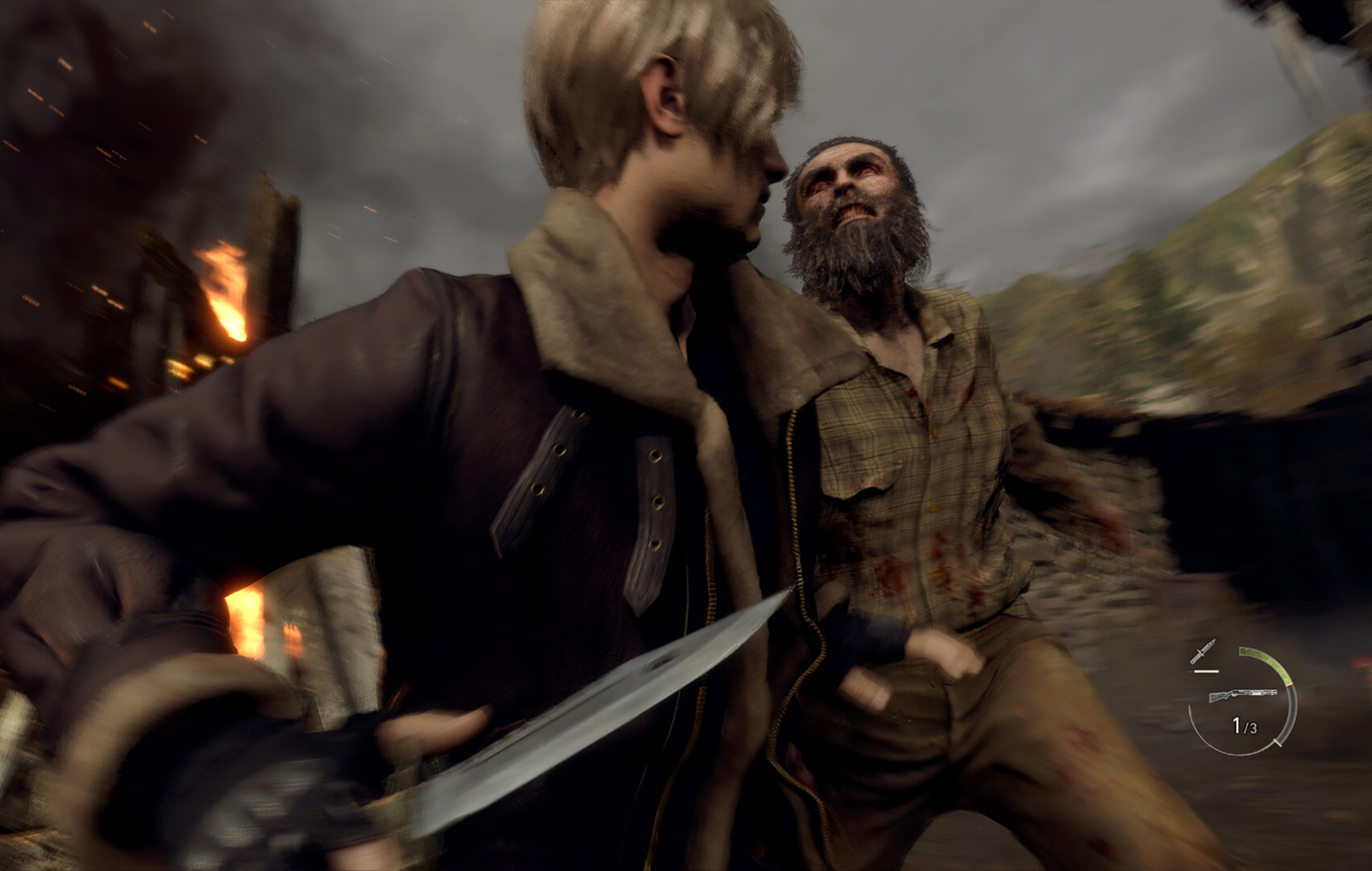Click the number 1 in the ammo readout
1372x871 pixels.
[x=1237, y=725]
